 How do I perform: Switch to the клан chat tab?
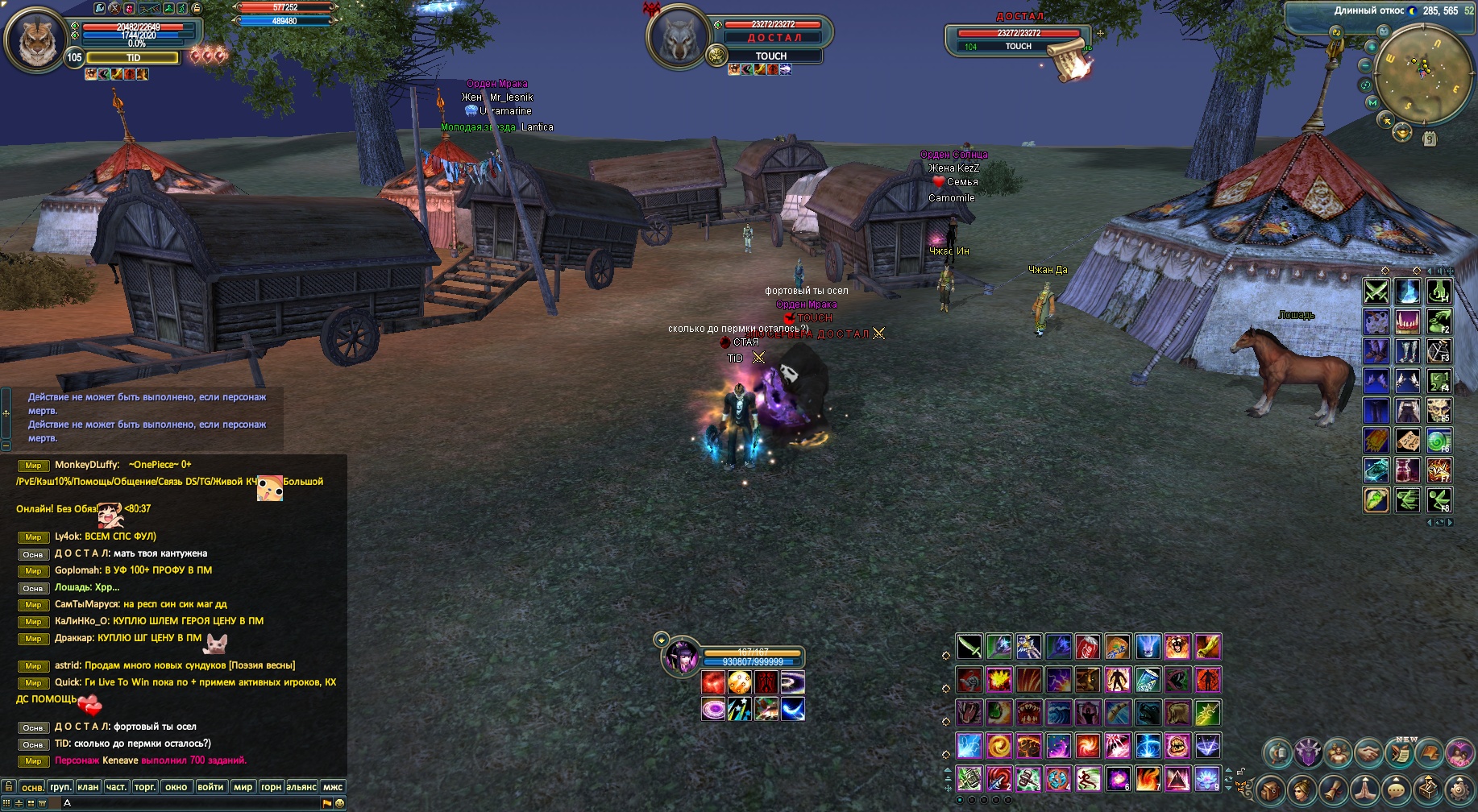[x=88, y=787]
